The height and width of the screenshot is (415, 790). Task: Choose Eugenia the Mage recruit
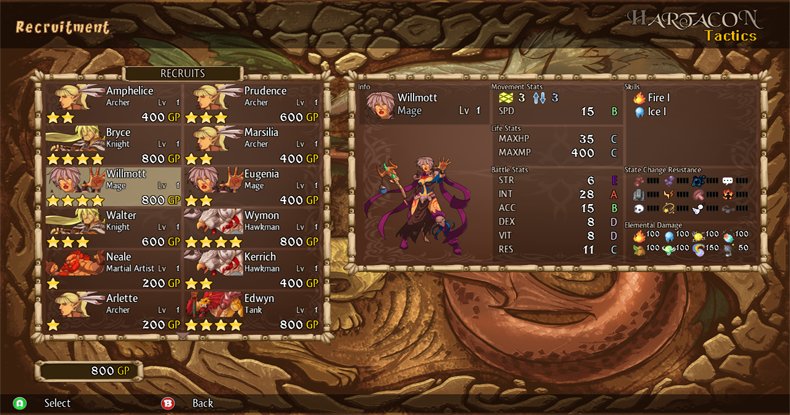tap(252, 186)
